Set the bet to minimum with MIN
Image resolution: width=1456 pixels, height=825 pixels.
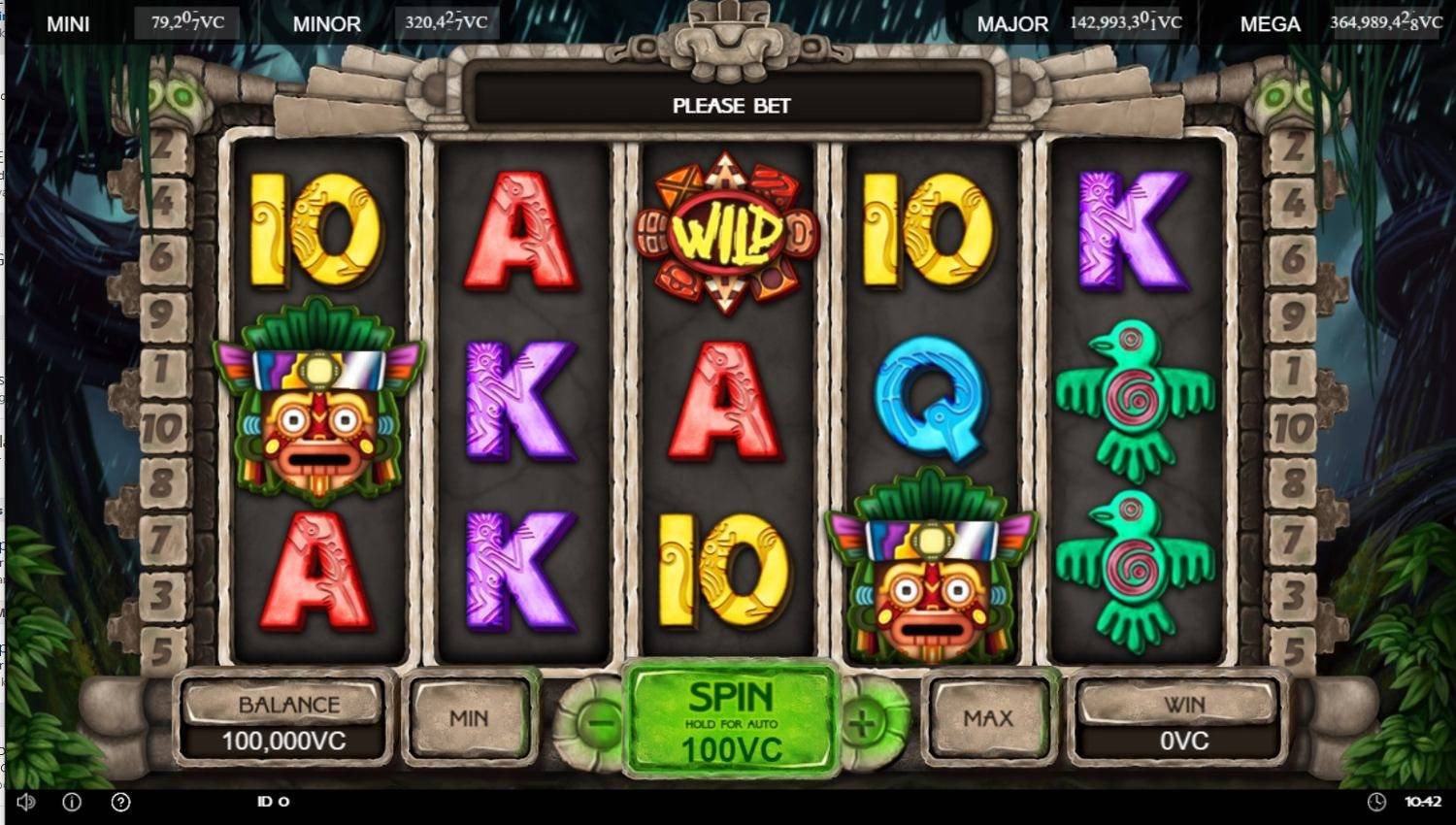coord(469,719)
